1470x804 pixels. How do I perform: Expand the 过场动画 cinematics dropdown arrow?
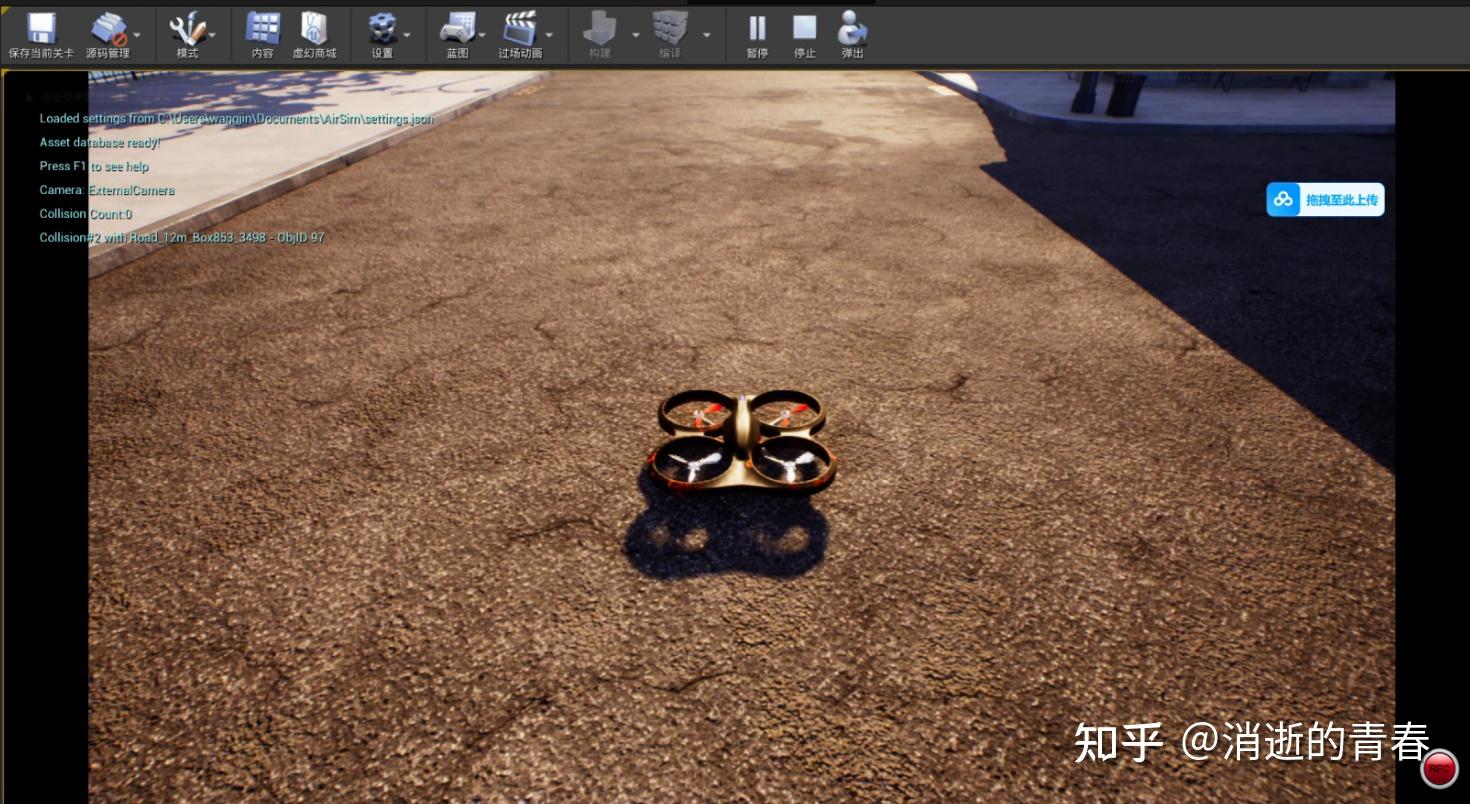click(548, 33)
